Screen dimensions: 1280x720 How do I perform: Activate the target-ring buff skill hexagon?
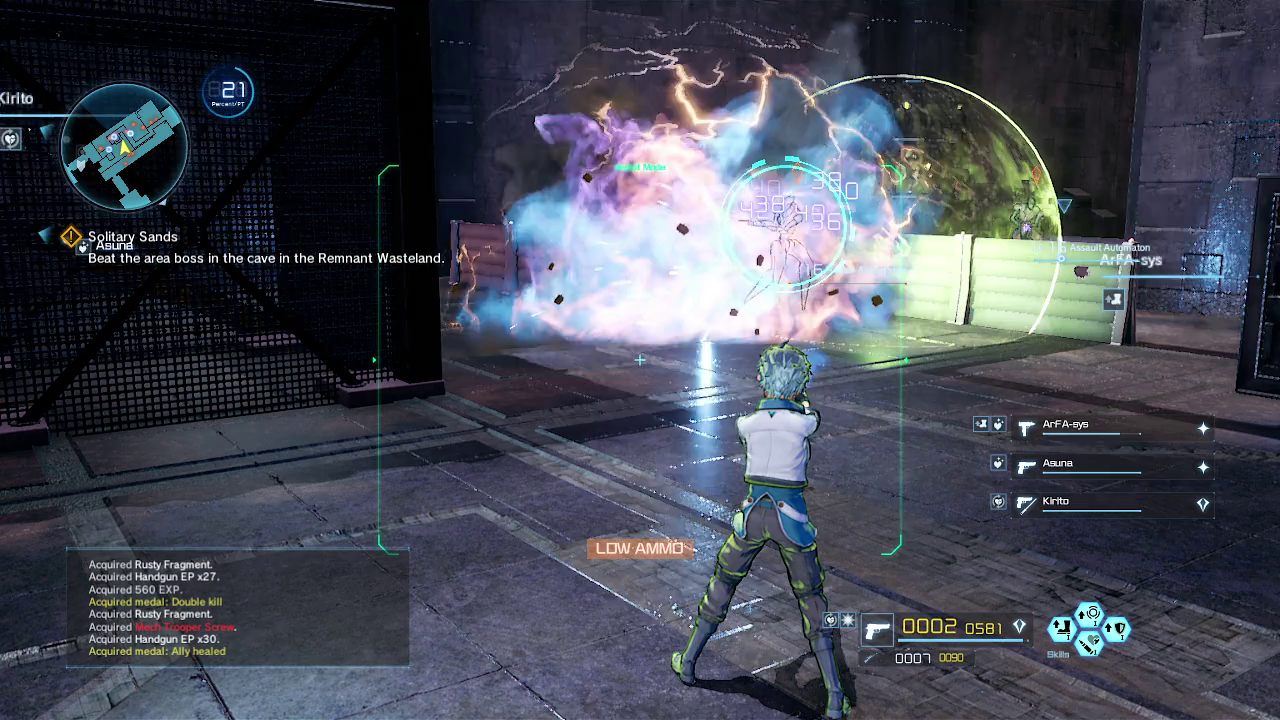click(1090, 614)
